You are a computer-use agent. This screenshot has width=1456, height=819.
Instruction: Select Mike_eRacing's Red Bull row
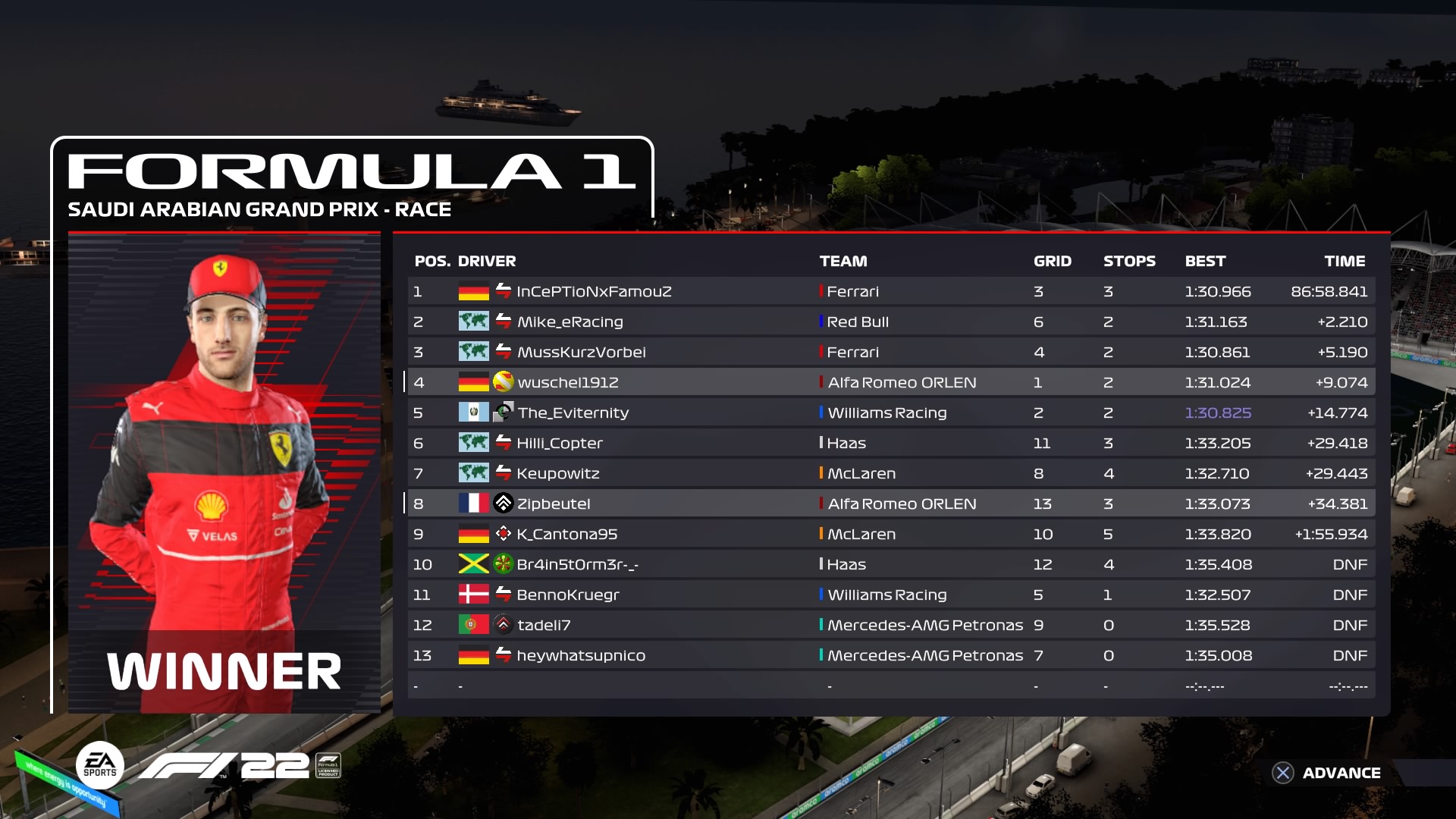891,322
